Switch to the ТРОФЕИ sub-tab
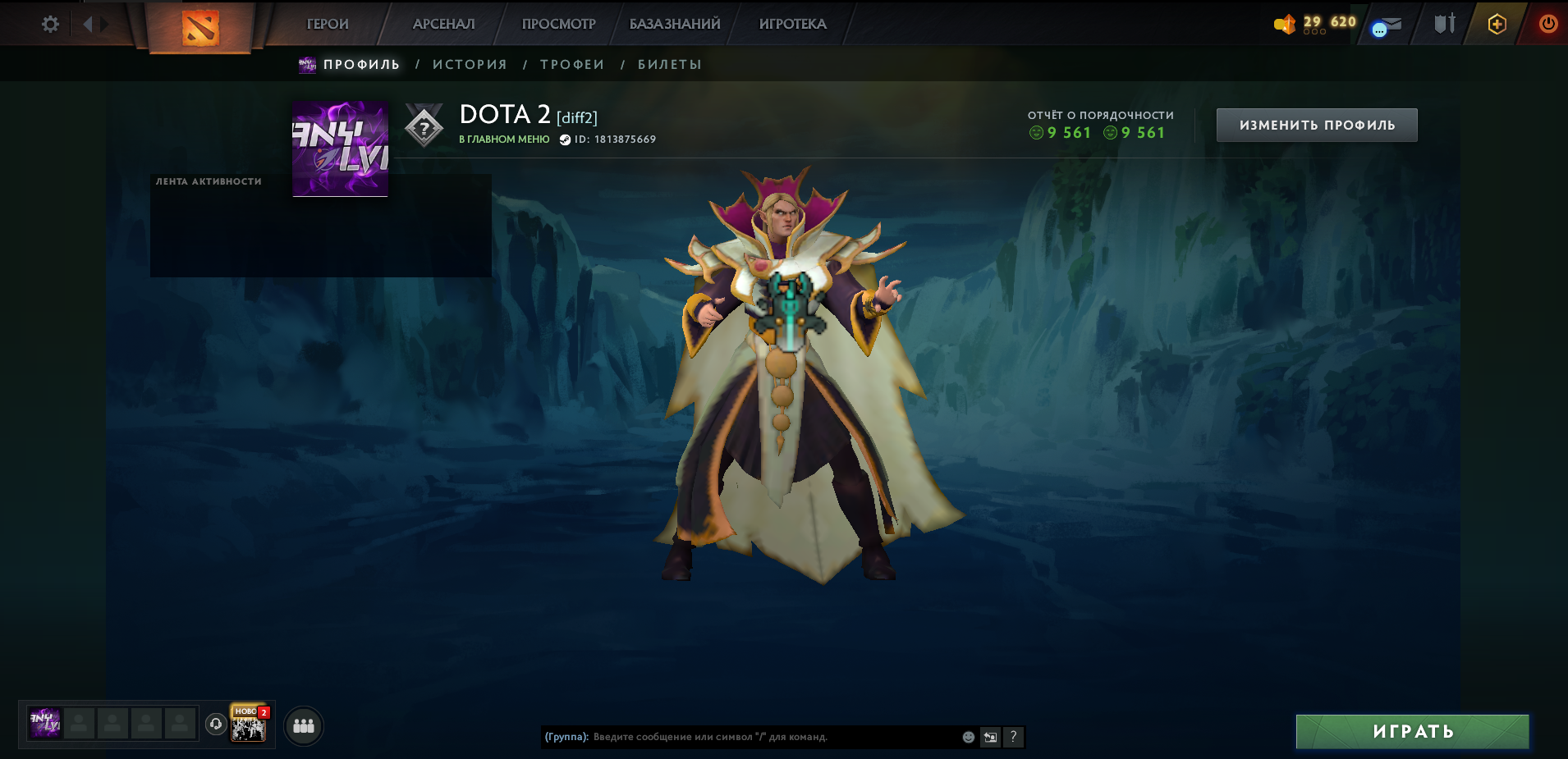1568x759 pixels. point(572,64)
